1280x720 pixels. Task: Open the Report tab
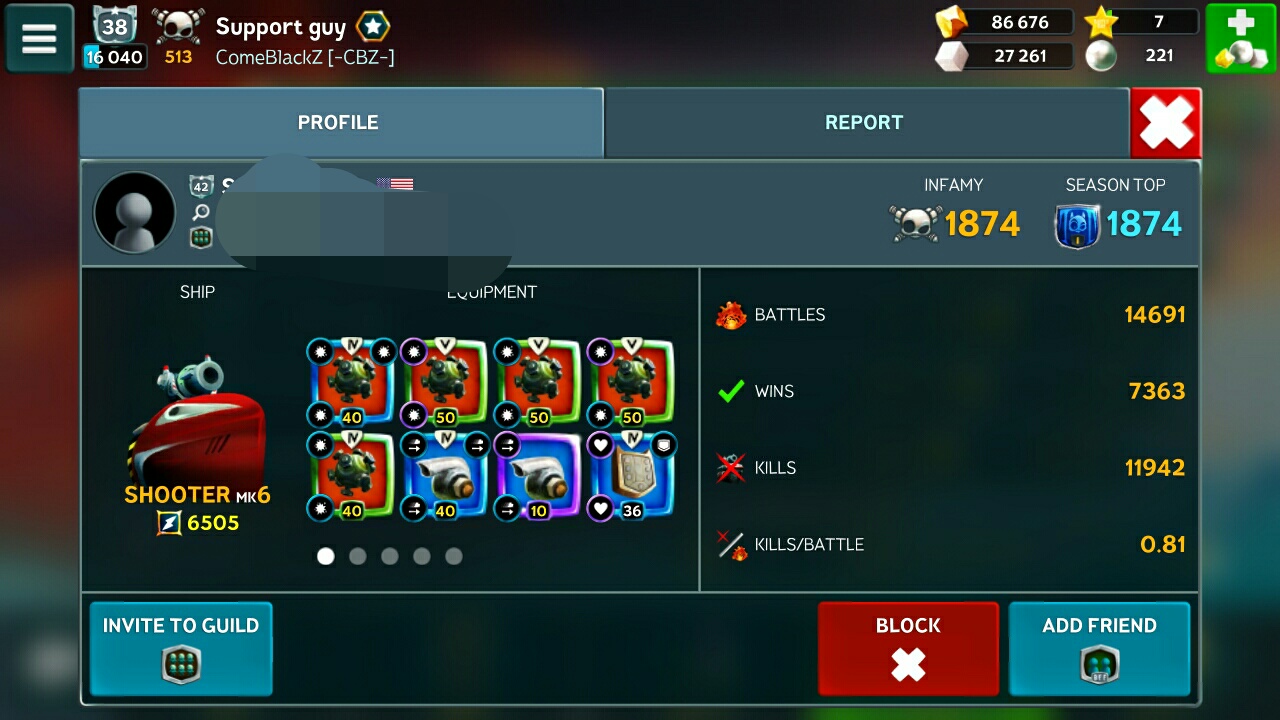[865, 123]
